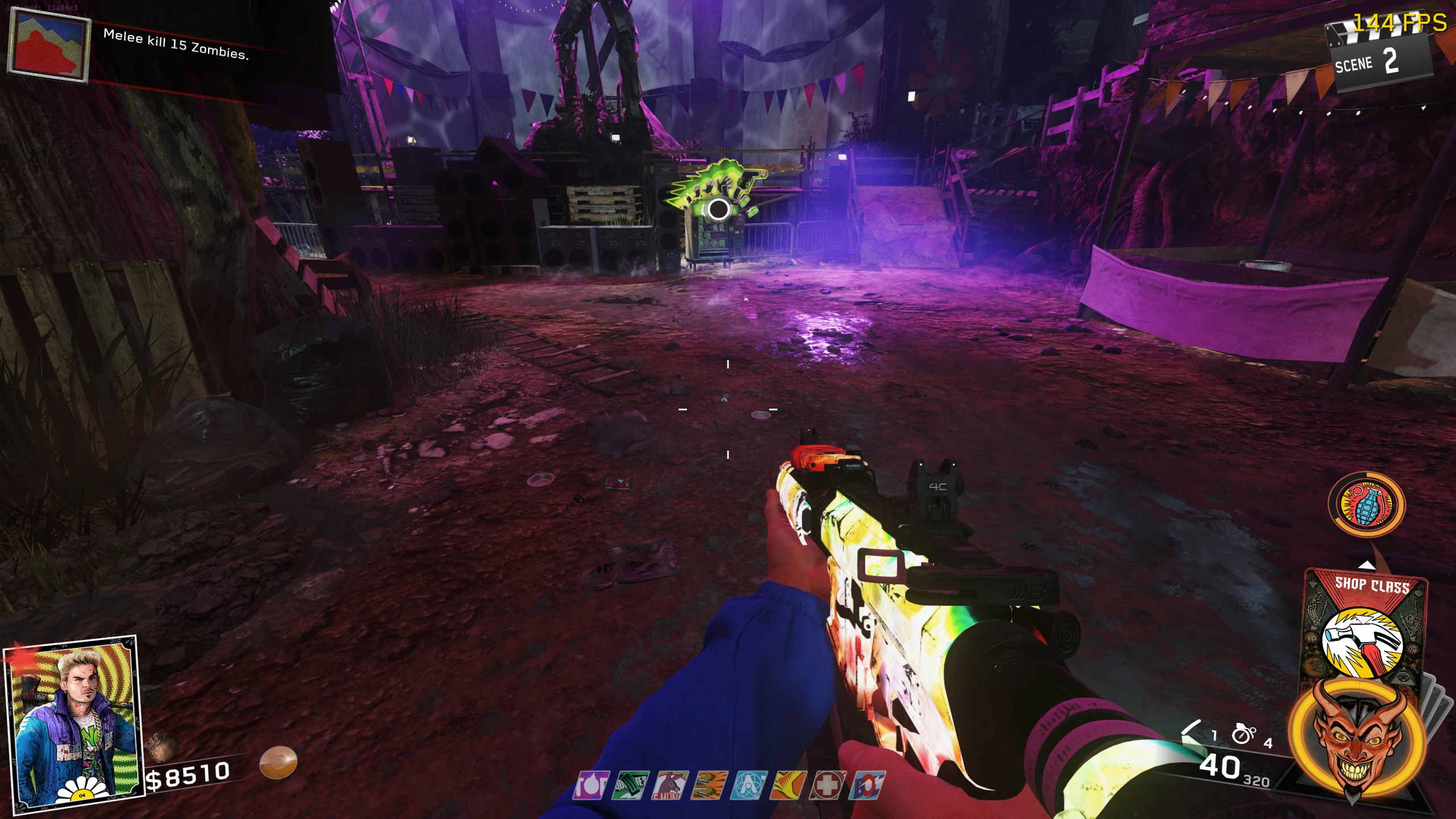
Task: Select the blue atom perk icon
Action: pyautogui.click(x=750, y=785)
